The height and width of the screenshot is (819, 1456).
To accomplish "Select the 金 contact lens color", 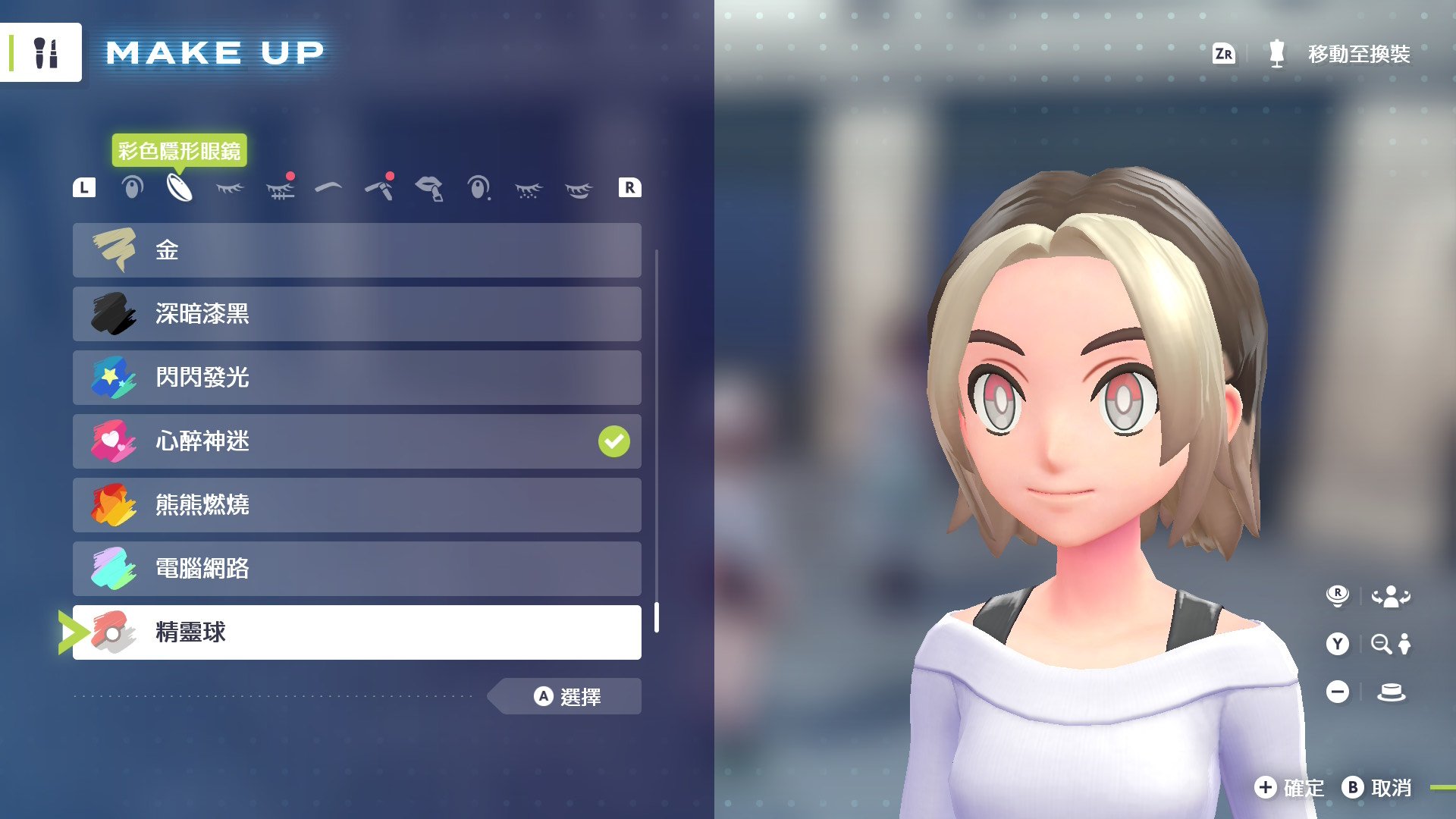I will pos(356,250).
